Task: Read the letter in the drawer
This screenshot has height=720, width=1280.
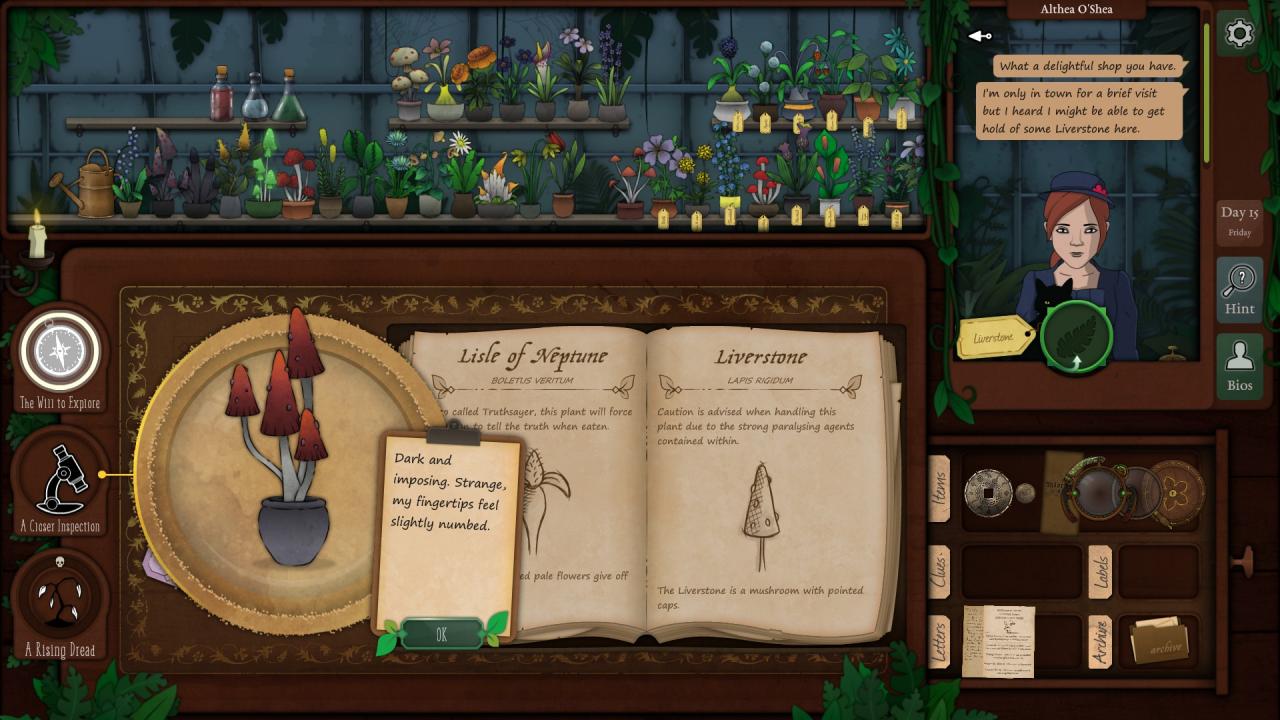Action: pos(998,641)
